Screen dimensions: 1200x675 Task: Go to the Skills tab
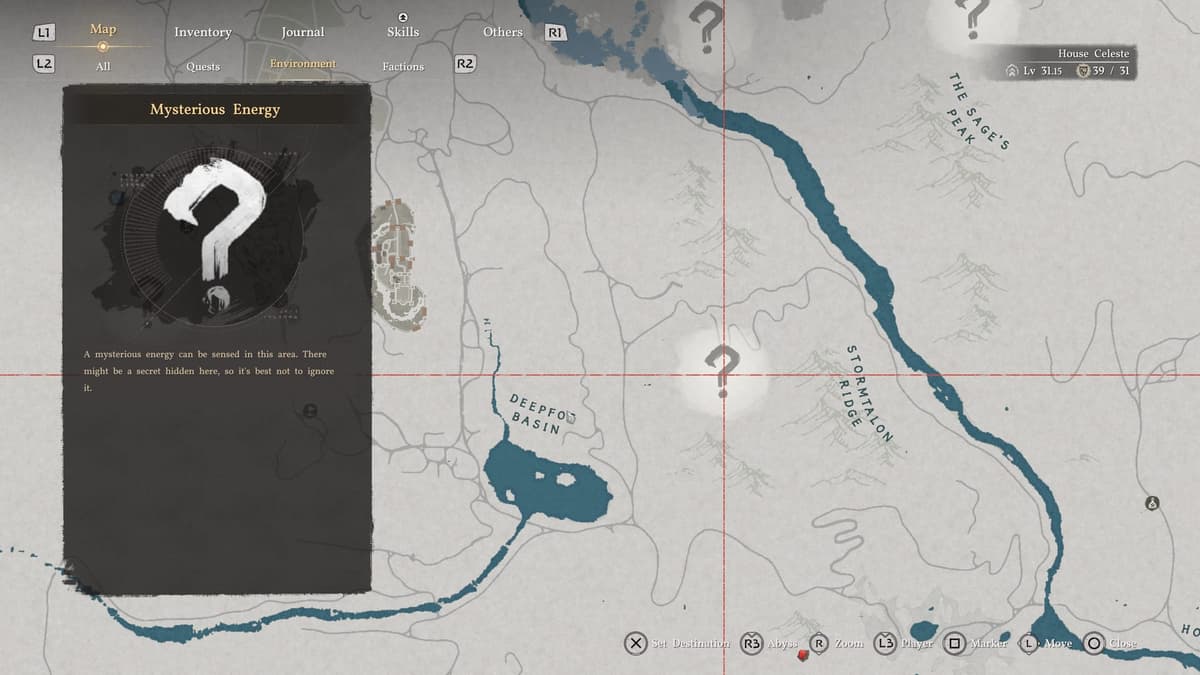click(x=402, y=32)
